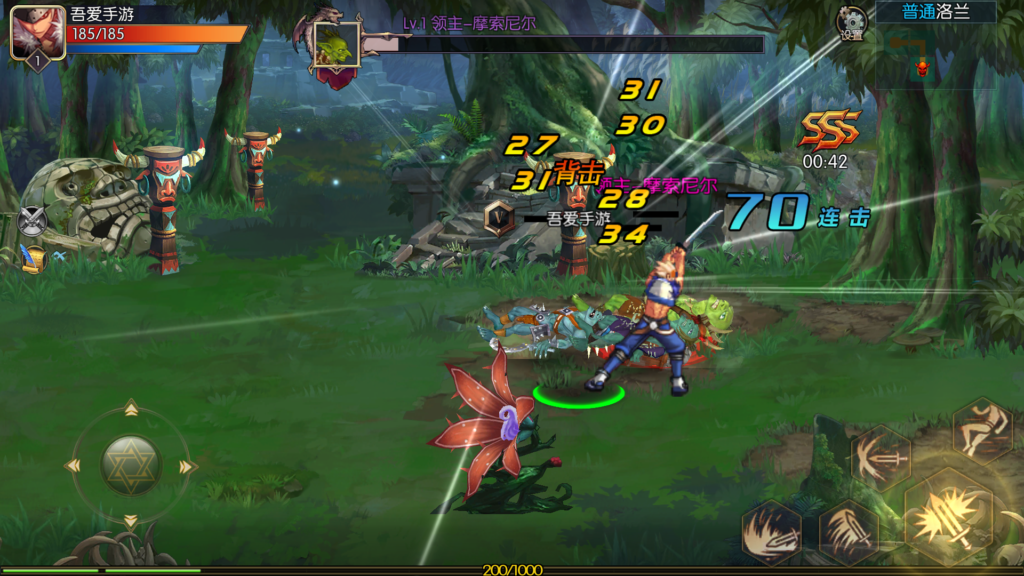Tap the boss room demon marker
This screenshot has width=1024, height=576.
(x=922, y=67)
